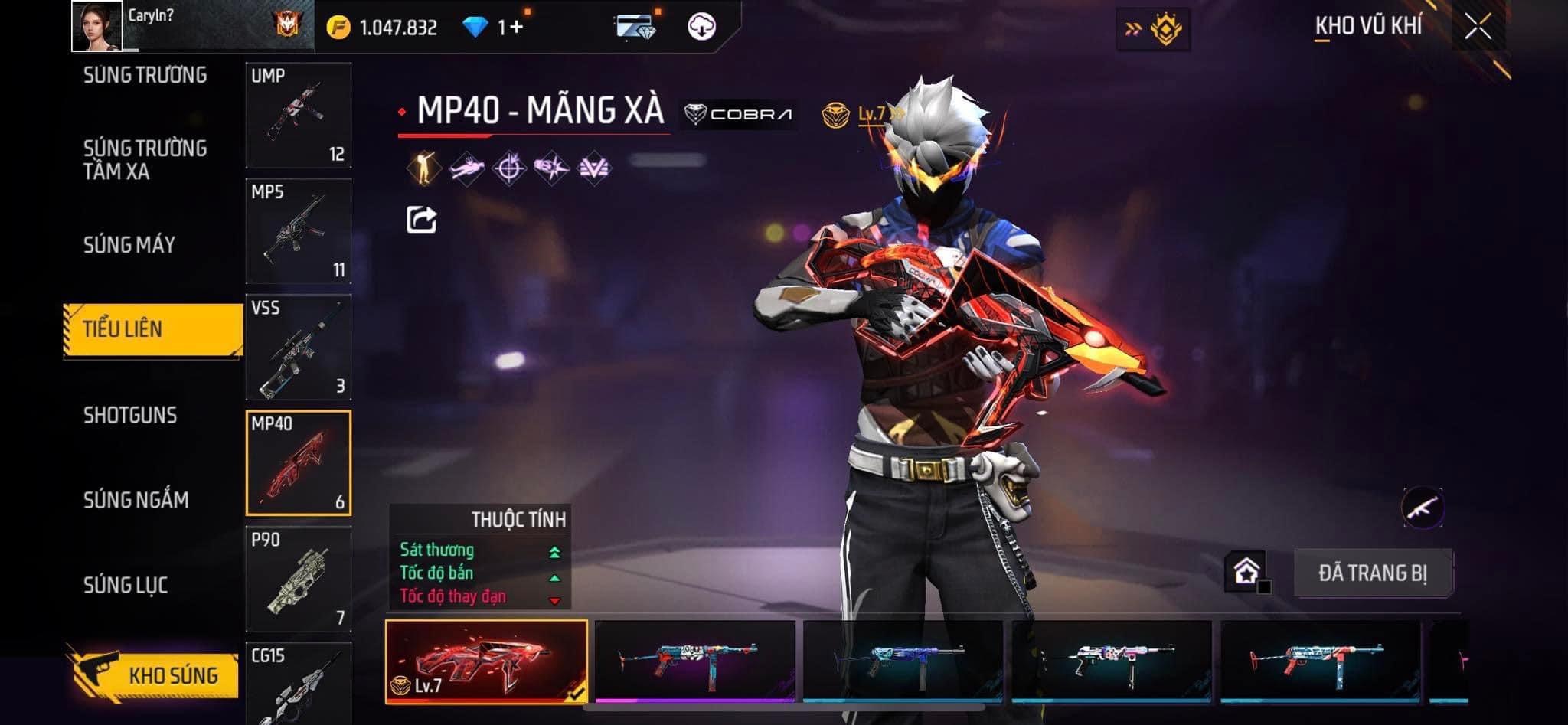The width and height of the screenshot is (1568, 725).
Task: Choose the MP5 weapon tile
Action: (x=299, y=231)
